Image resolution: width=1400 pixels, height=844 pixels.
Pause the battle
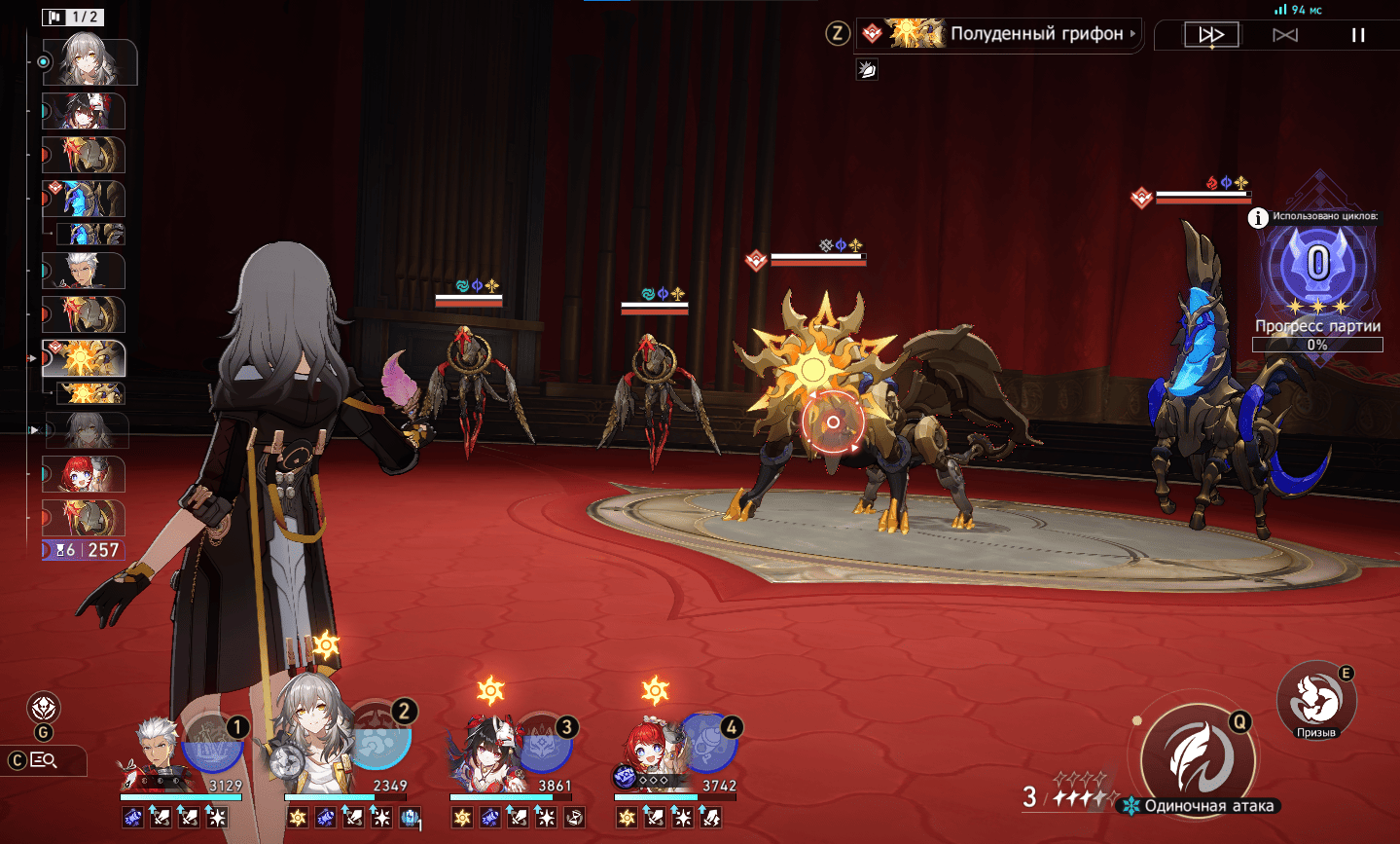click(x=1358, y=35)
